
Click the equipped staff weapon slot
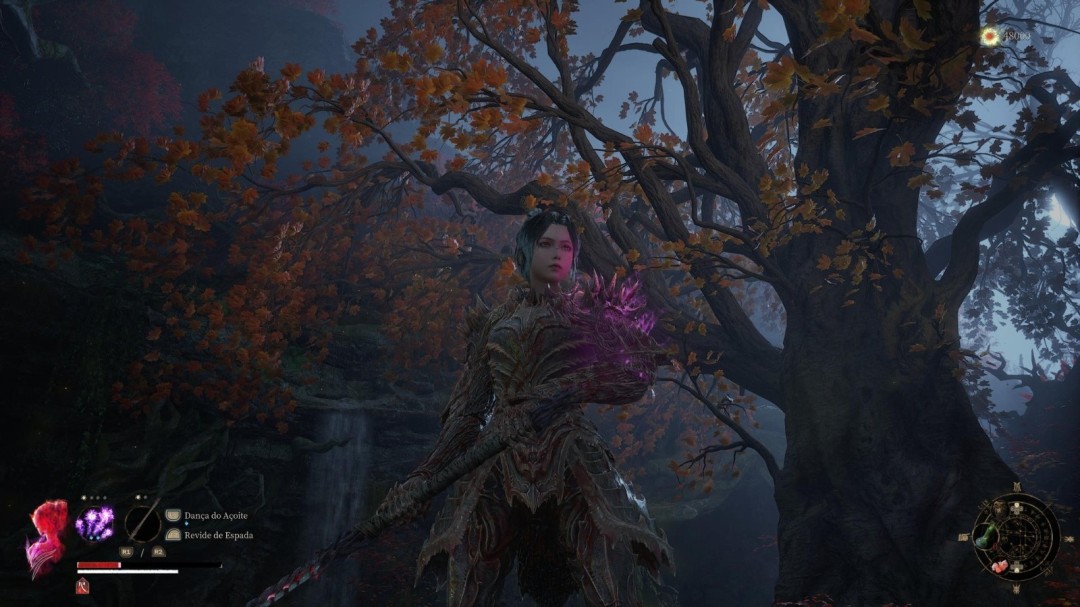(x=143, y=522)
